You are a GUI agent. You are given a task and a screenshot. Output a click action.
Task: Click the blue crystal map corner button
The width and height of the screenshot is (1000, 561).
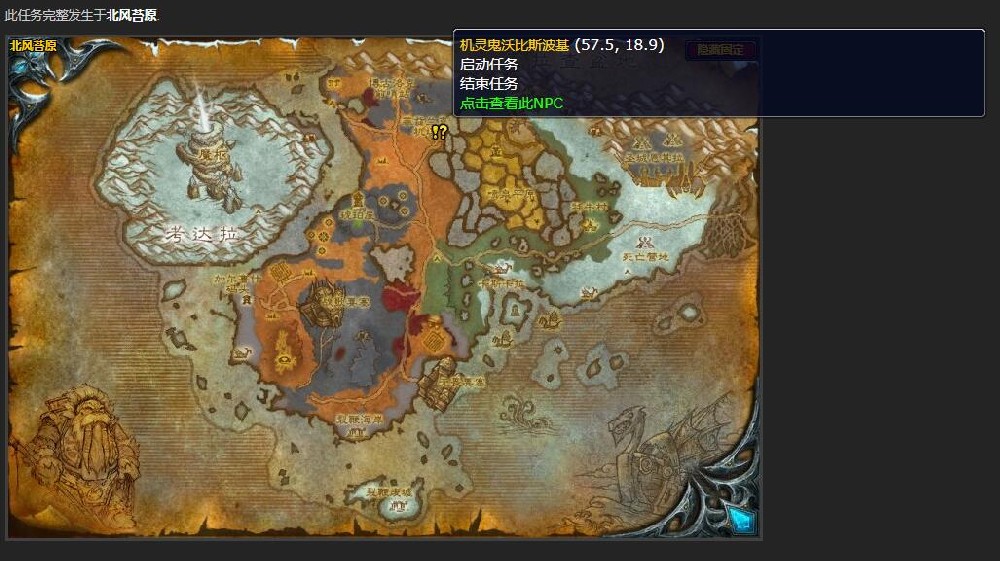pyautogui.click(x=739, y=516)
